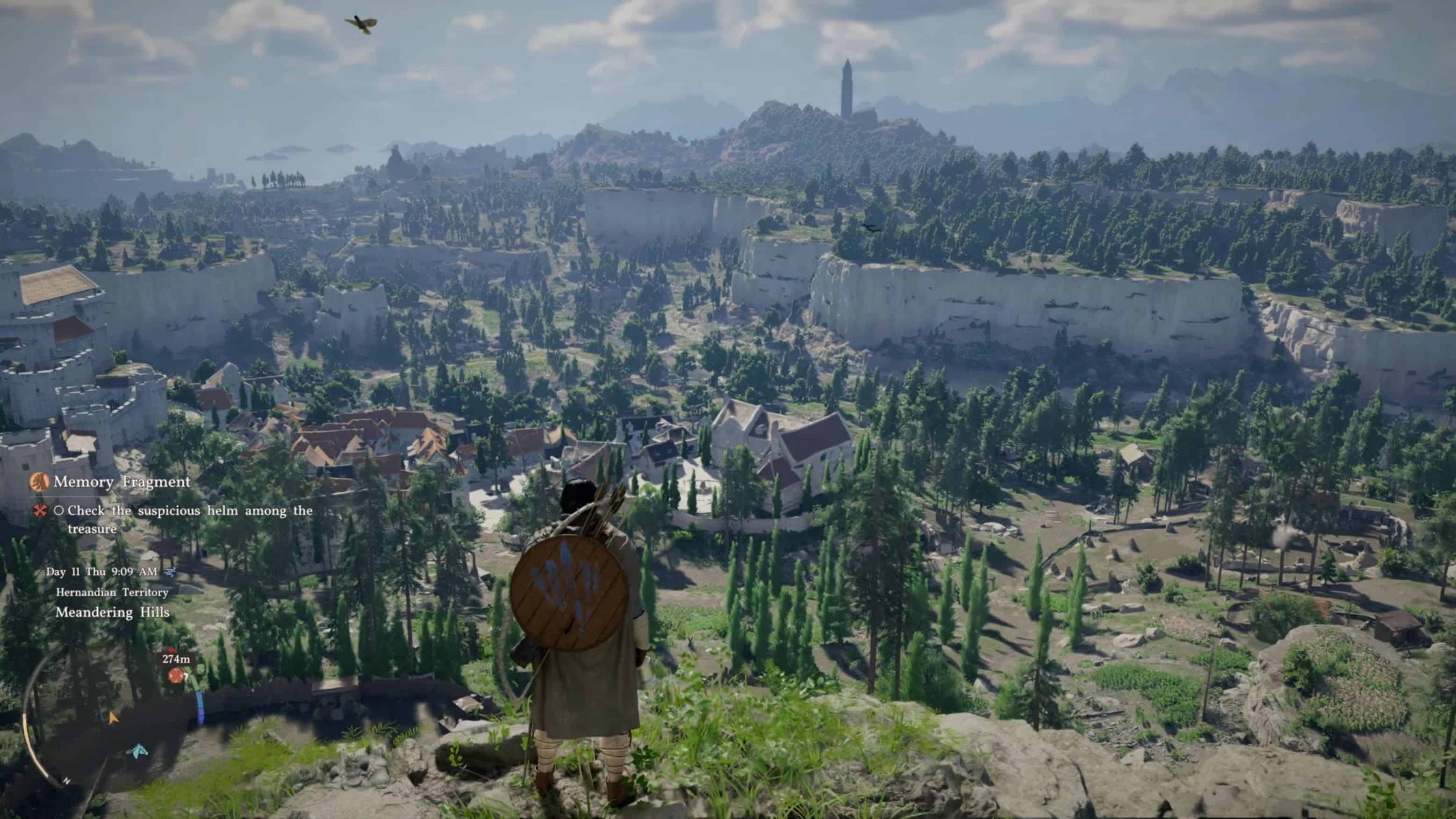Image resolution: width=1456 pixels, height=819 pixels.
Task: Click the red quest marker on the minimap
Action: coord(176,675)
